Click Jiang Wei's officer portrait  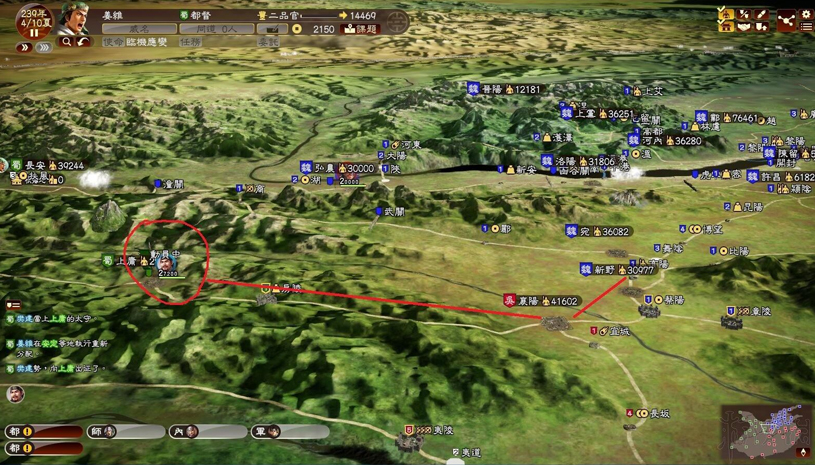73,19
